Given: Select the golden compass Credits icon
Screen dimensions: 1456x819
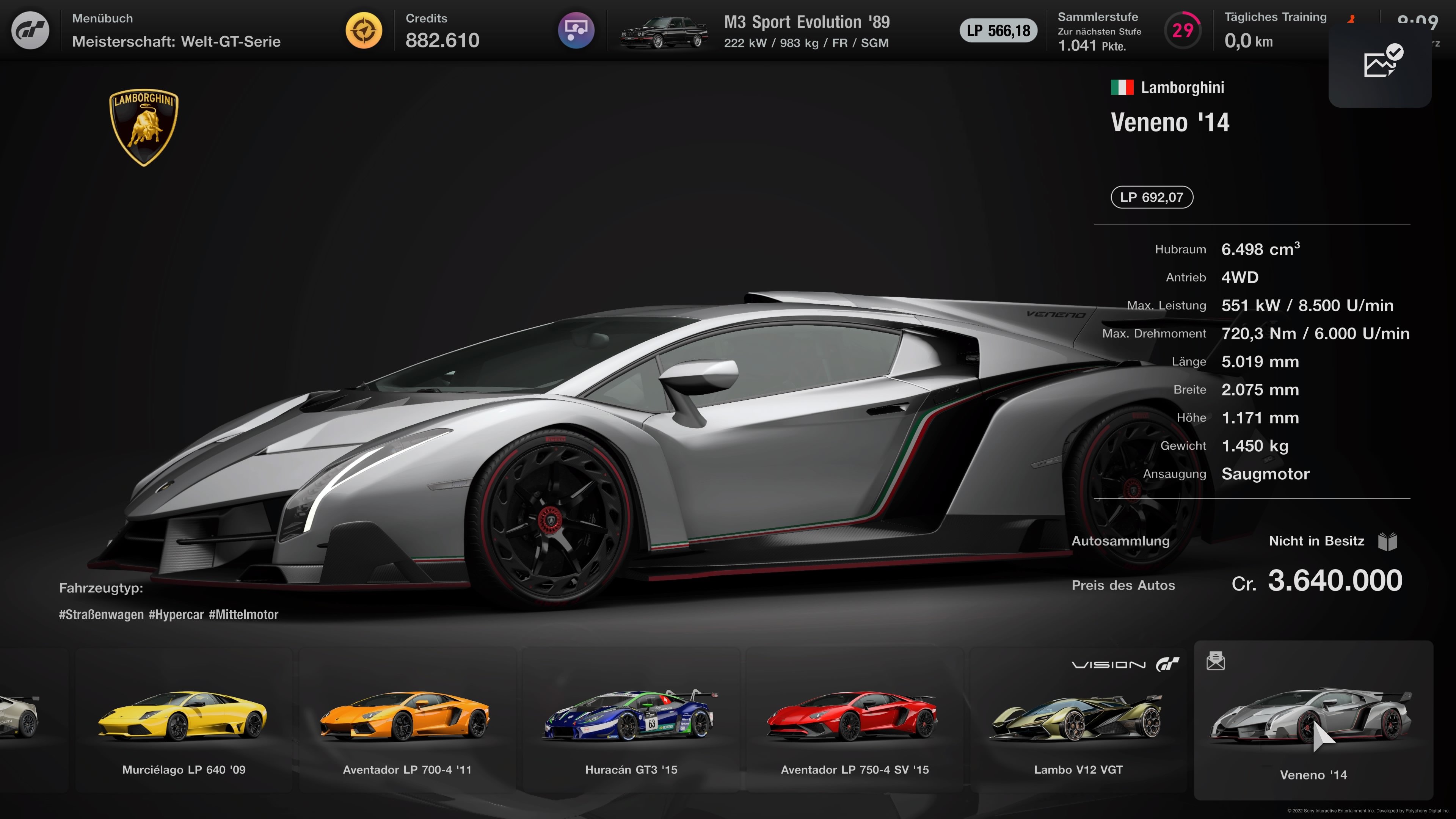Looking at the screenshot, I should point(364,30).
